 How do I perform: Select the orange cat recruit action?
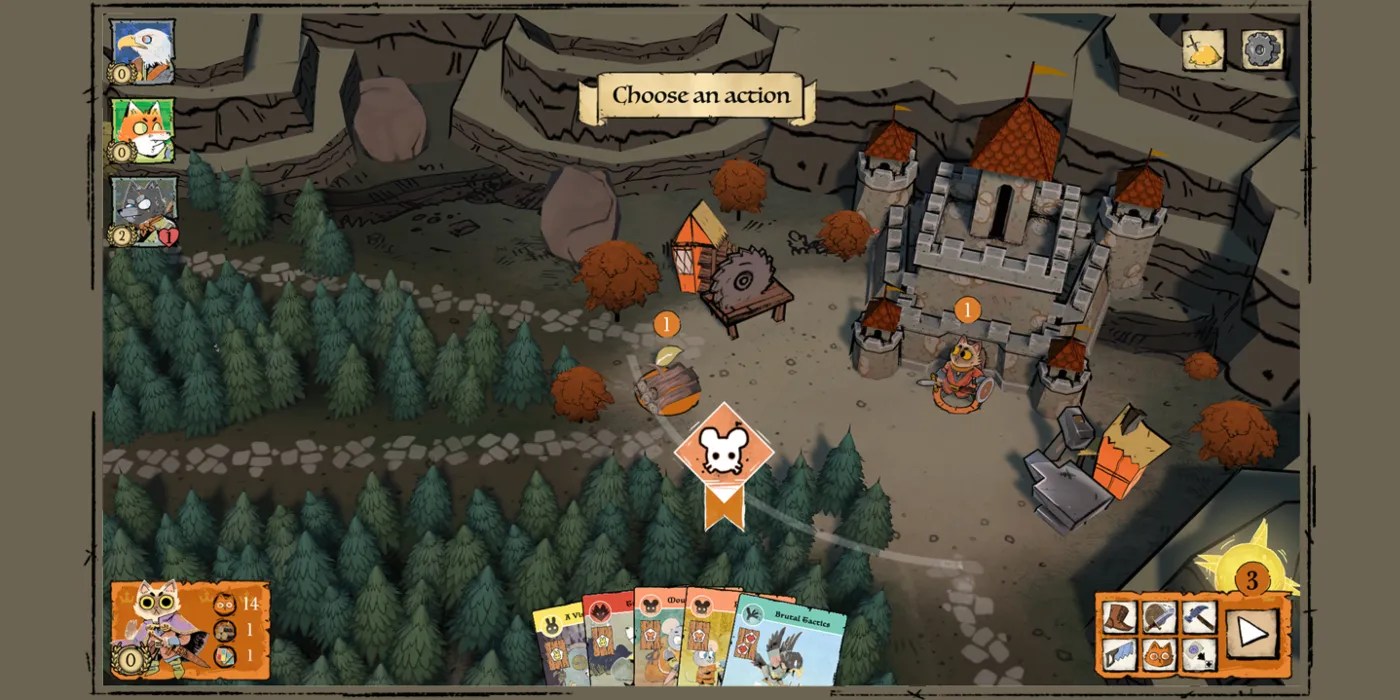point(1160,655)
